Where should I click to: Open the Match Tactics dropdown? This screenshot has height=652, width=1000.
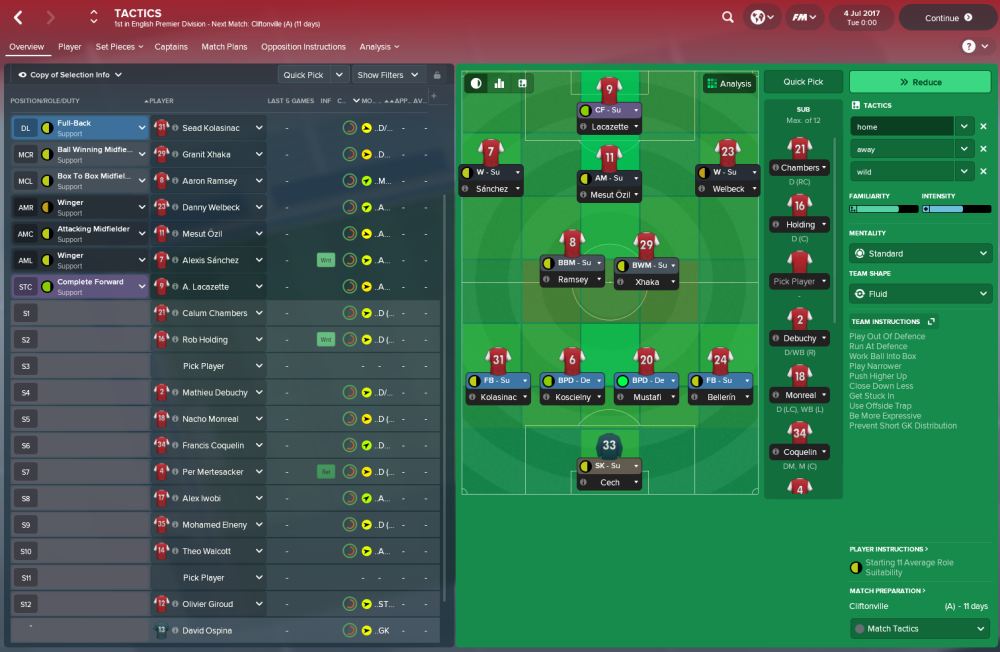click(x=920, y=629)
